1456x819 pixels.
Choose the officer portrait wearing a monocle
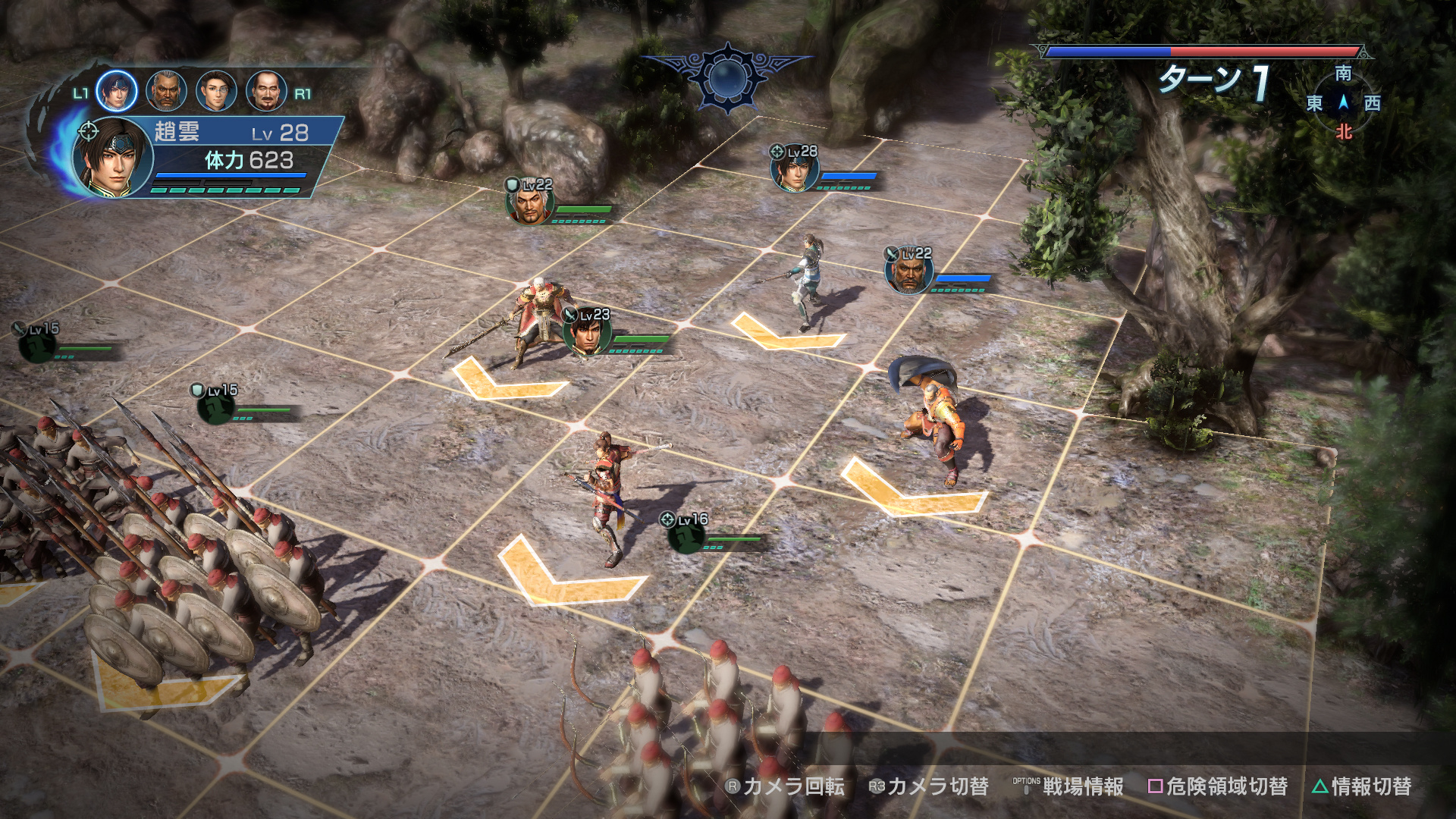pos(216,91)
